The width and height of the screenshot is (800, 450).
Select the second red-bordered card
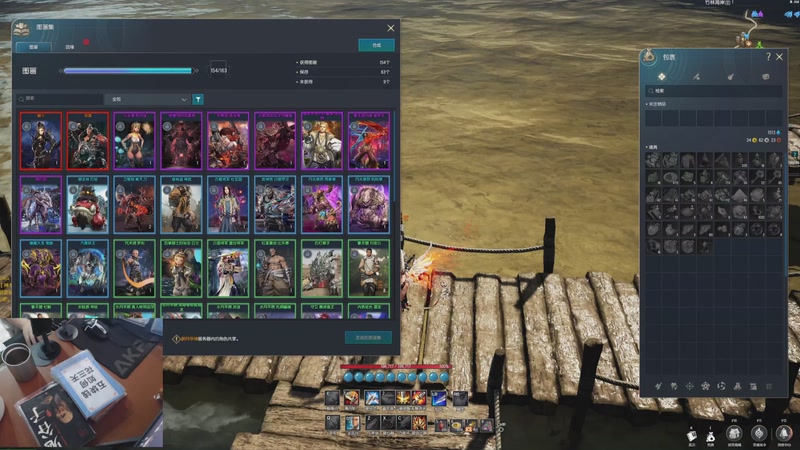(88, 141)
